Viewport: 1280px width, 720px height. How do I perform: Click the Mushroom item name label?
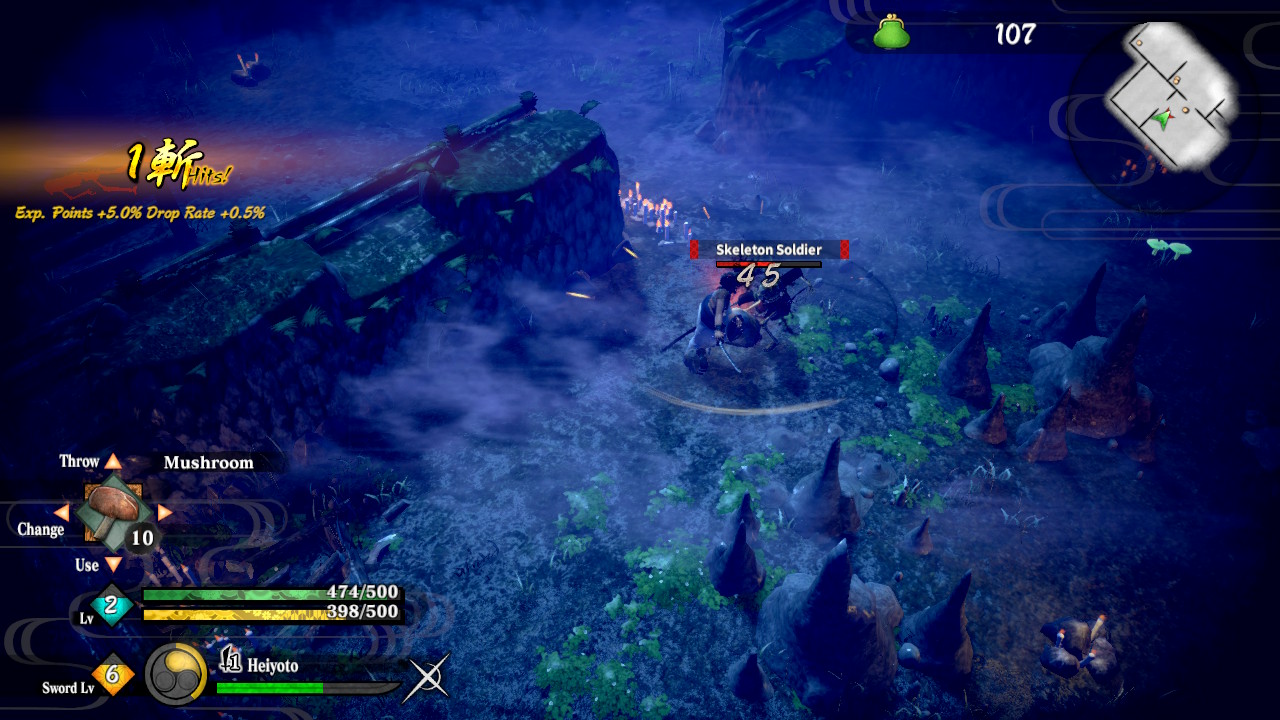[208, 462]
